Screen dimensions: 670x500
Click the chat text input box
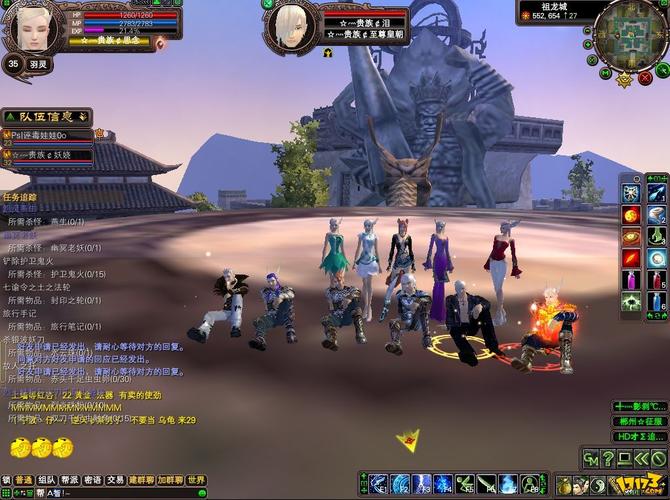click(100, 493)
